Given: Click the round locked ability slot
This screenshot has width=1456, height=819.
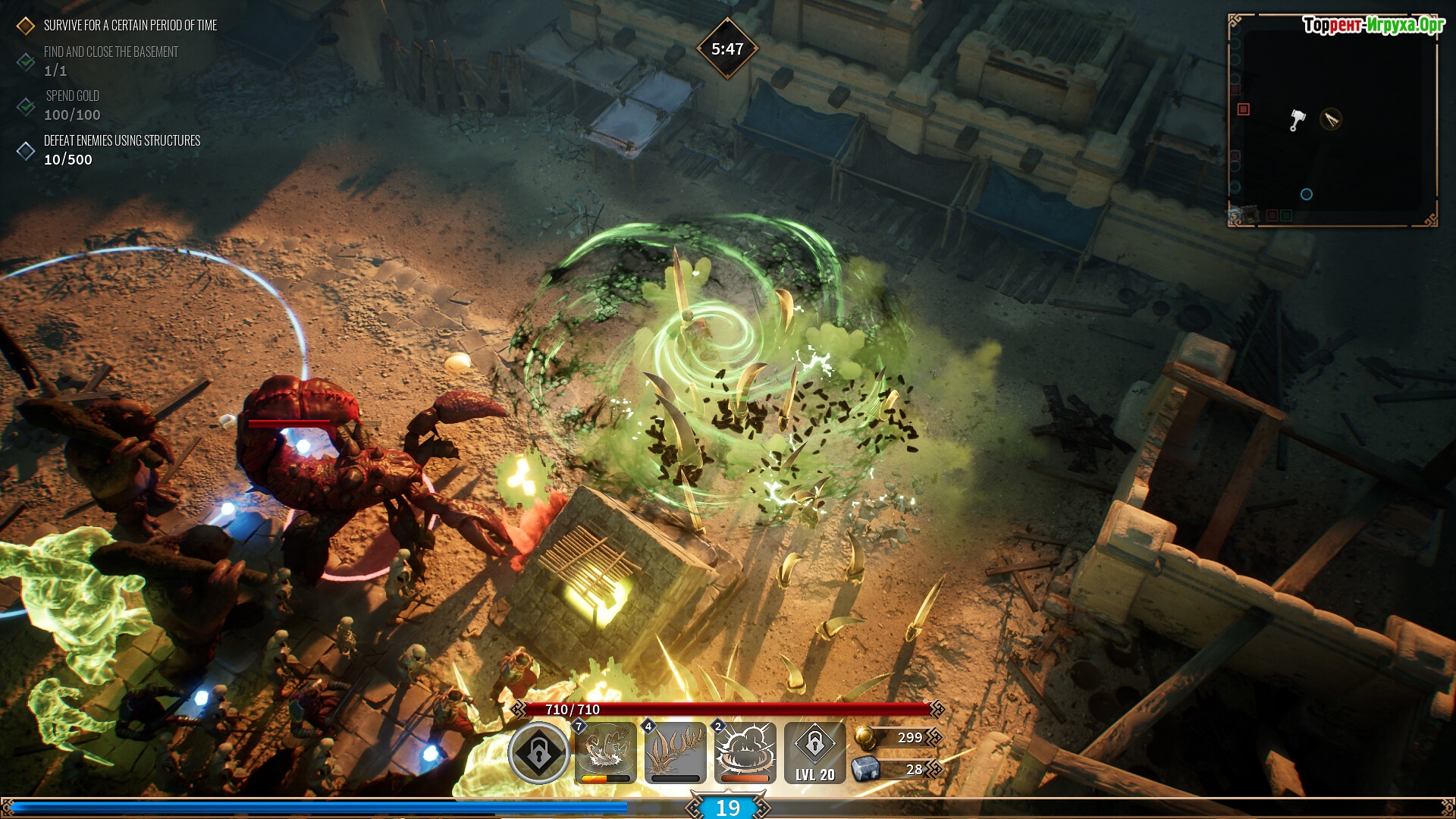Looking at the screenshot, I should pos(538,753).
